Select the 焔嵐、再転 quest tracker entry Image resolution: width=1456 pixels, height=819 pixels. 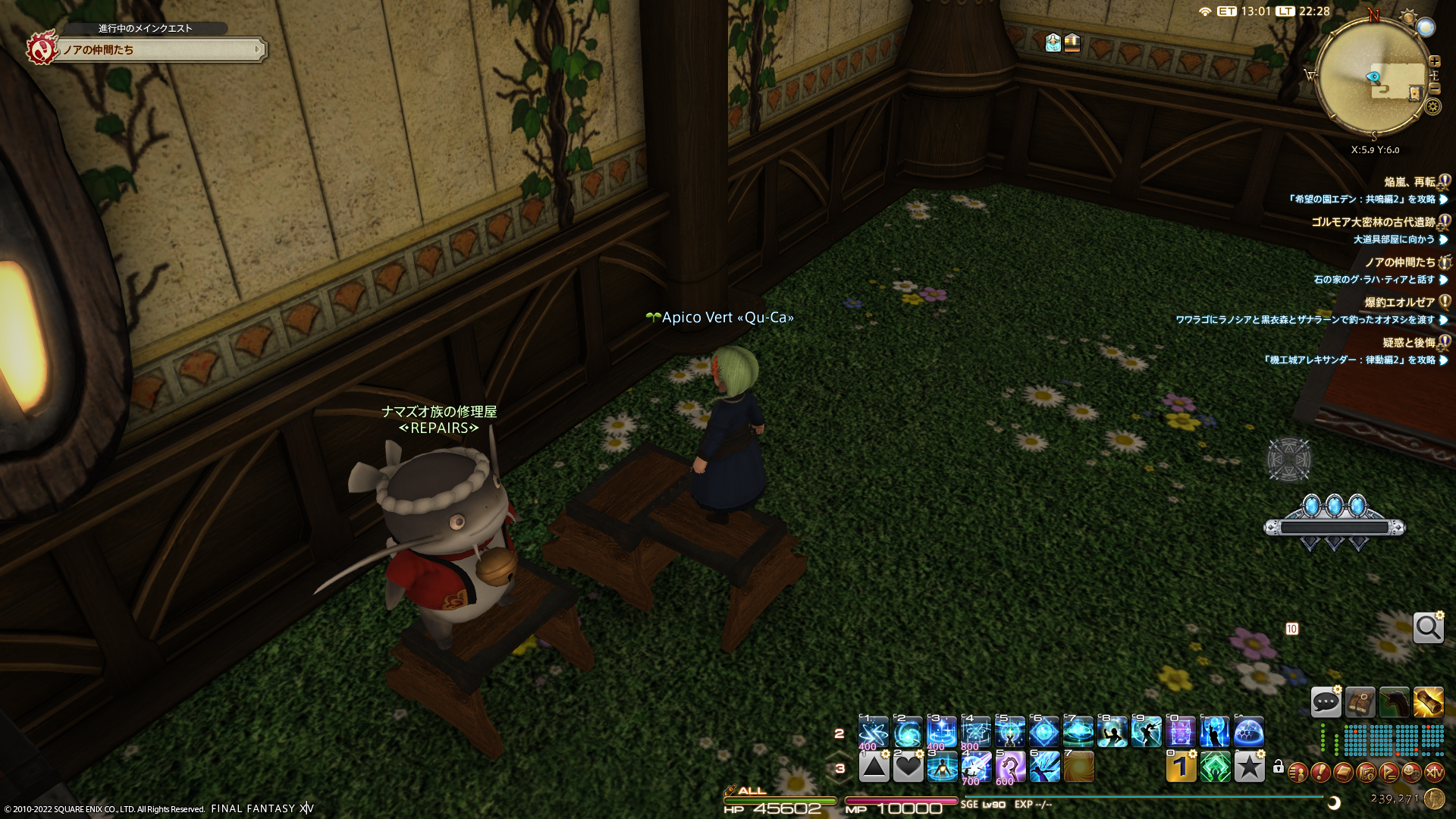click(x=1409, y=182)
